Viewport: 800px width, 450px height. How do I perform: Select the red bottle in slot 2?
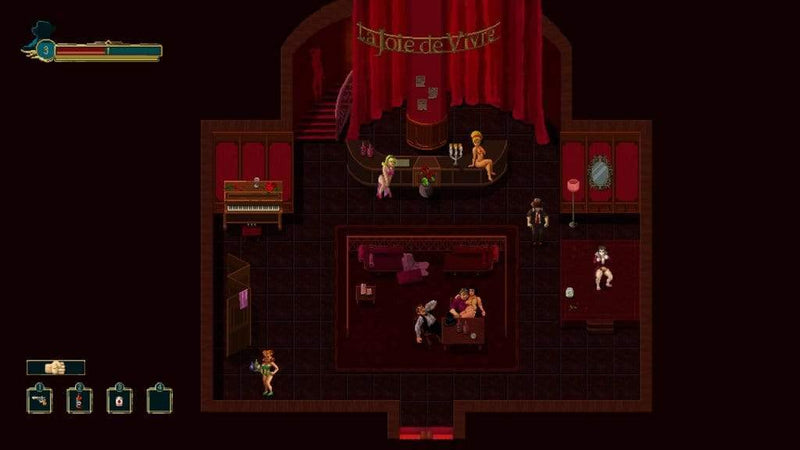(79, 400)
